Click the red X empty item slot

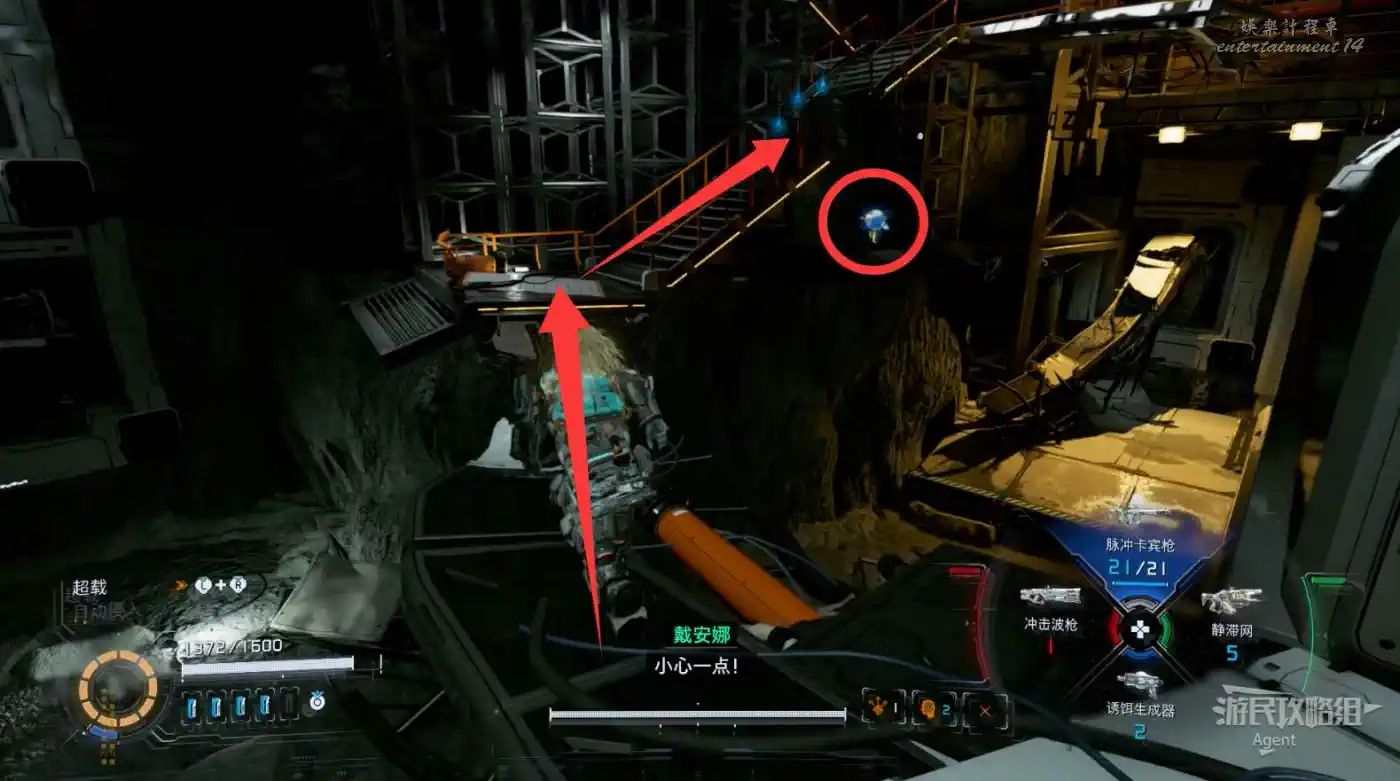coord(986,710)
